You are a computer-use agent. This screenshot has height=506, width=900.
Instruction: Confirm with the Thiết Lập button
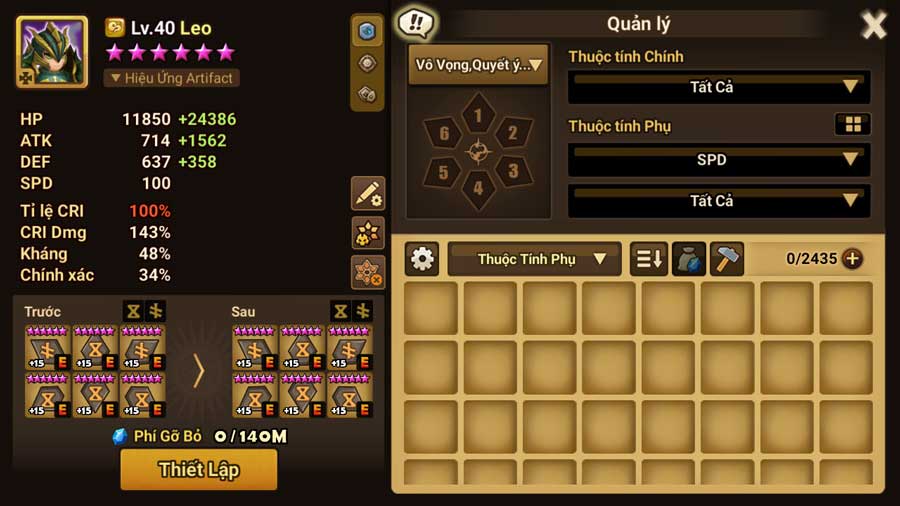(198, 469)
